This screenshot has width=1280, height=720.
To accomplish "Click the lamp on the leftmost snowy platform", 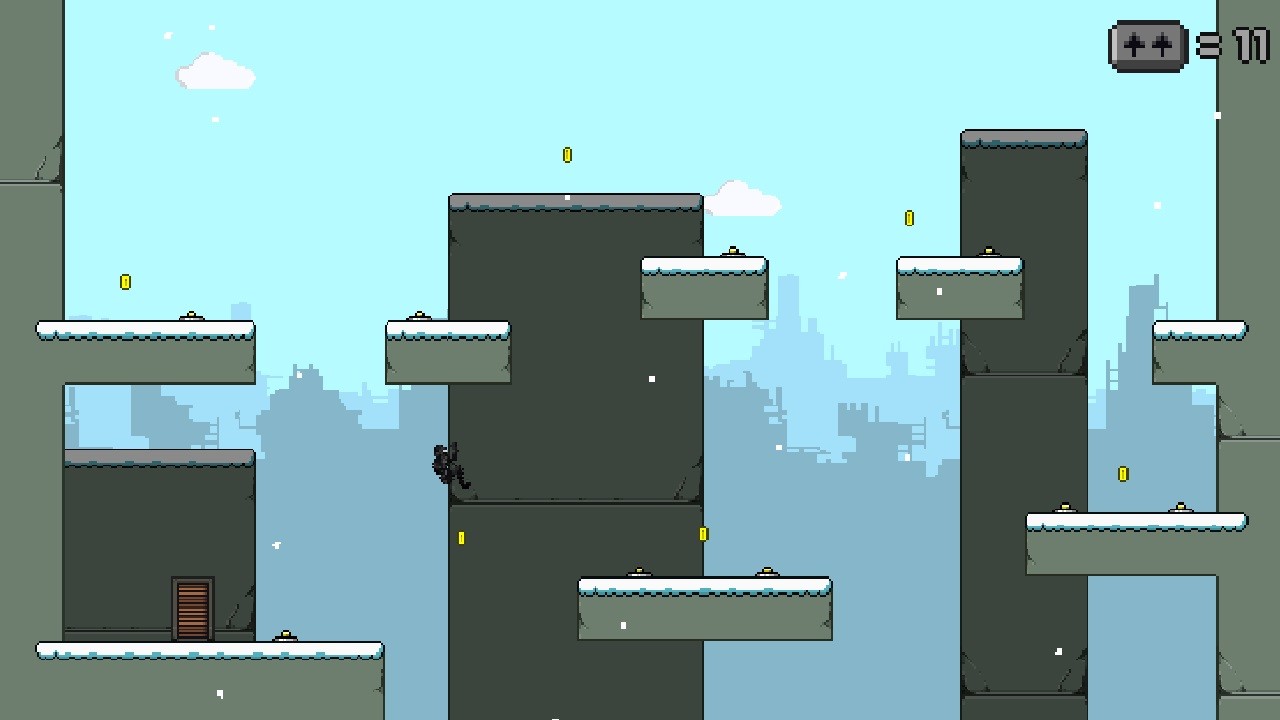I will pos(191,316).
